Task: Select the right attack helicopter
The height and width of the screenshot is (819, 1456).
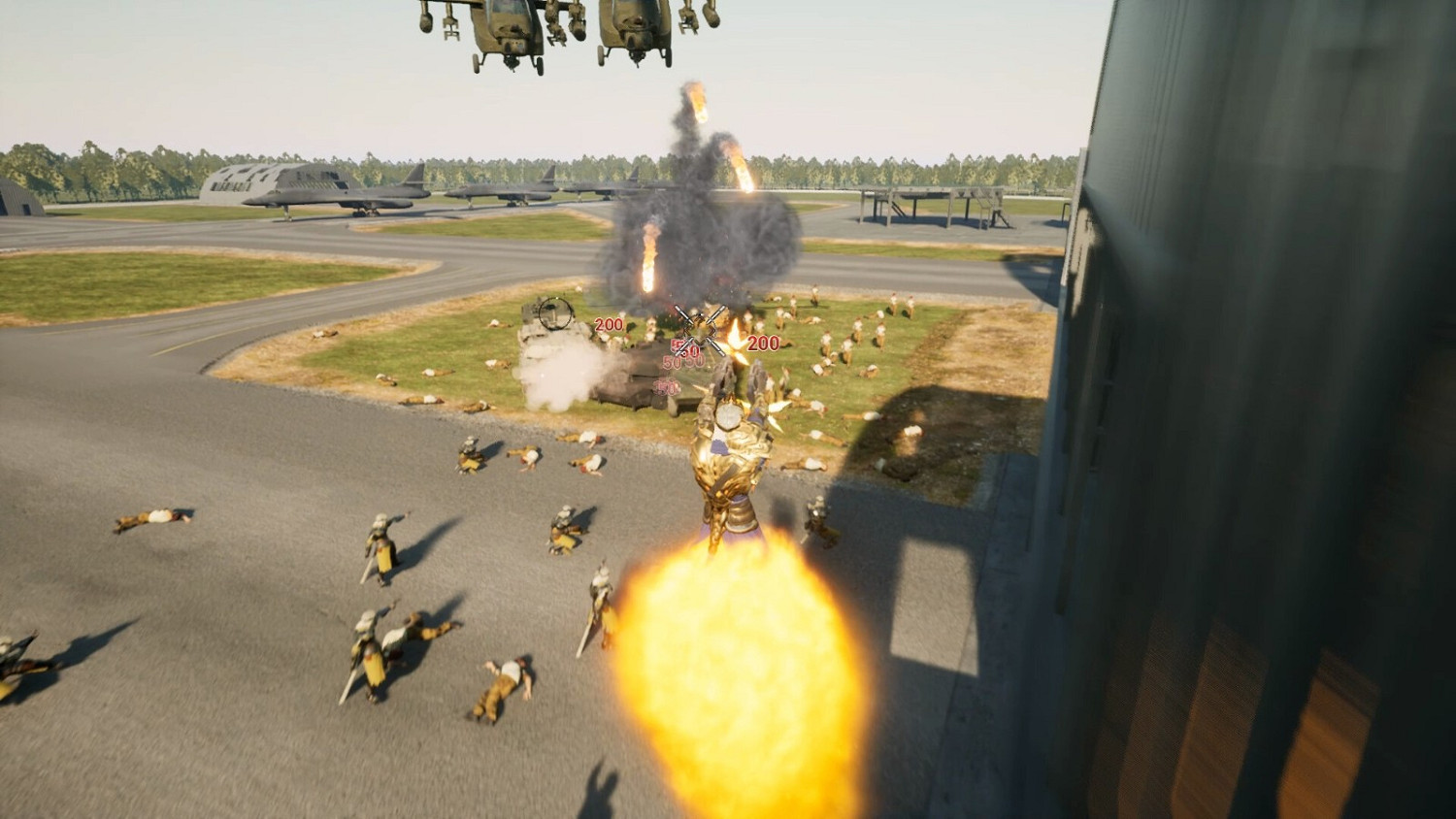Action: tap(631, 29)
